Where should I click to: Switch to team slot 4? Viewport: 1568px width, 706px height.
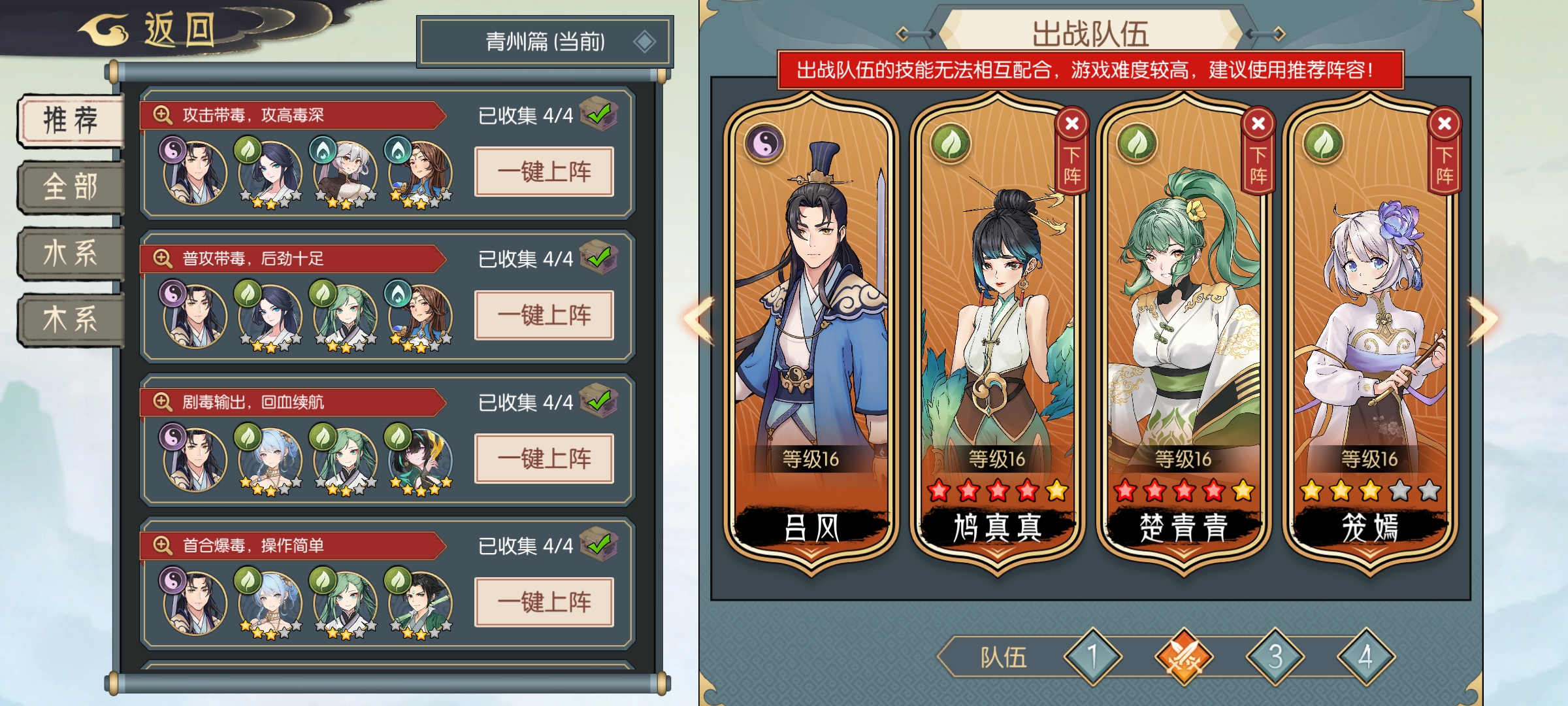pyautogui.click(x=1366, y=656)
